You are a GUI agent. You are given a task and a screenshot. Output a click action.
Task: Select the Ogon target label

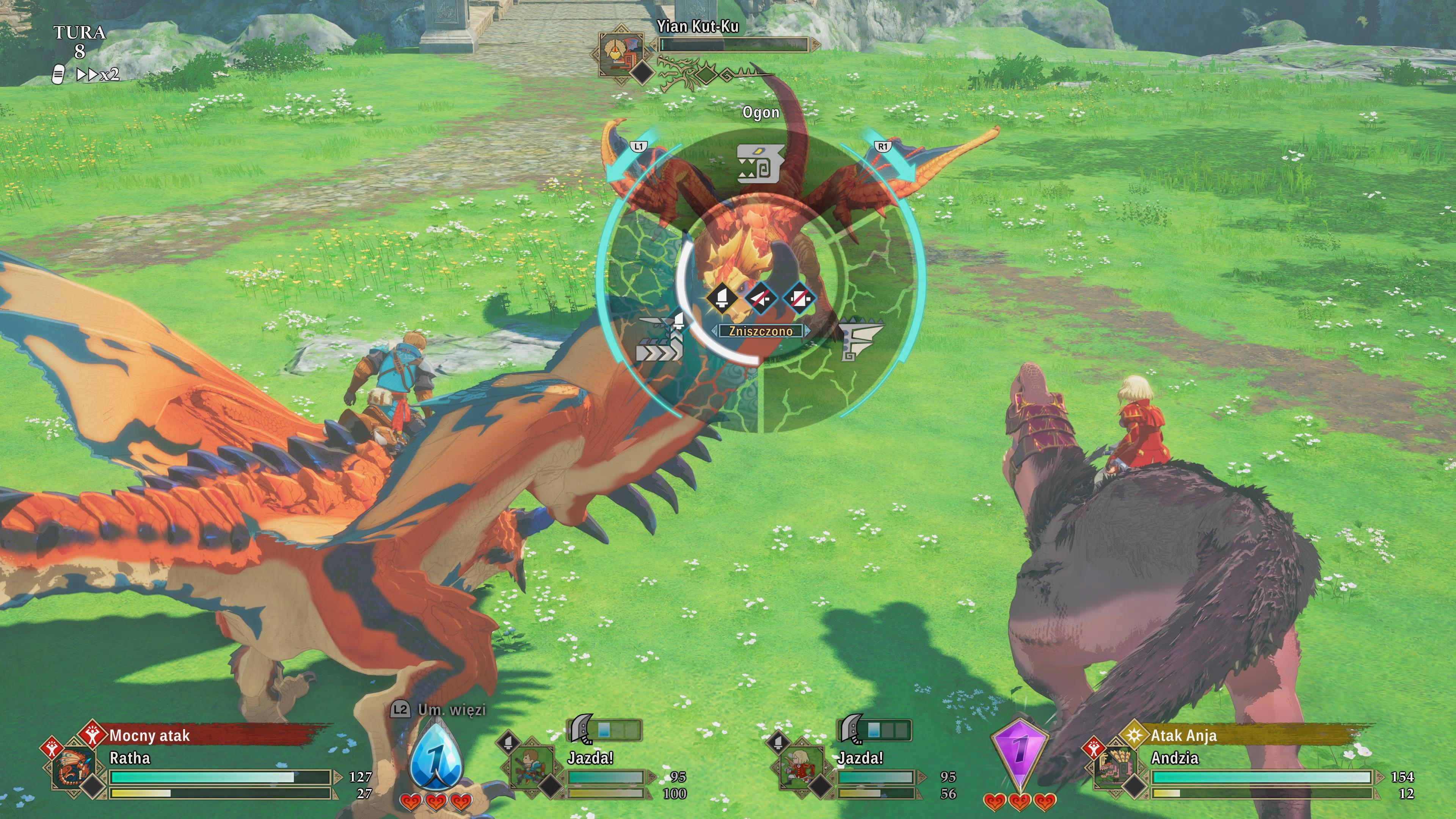point(761,113)
